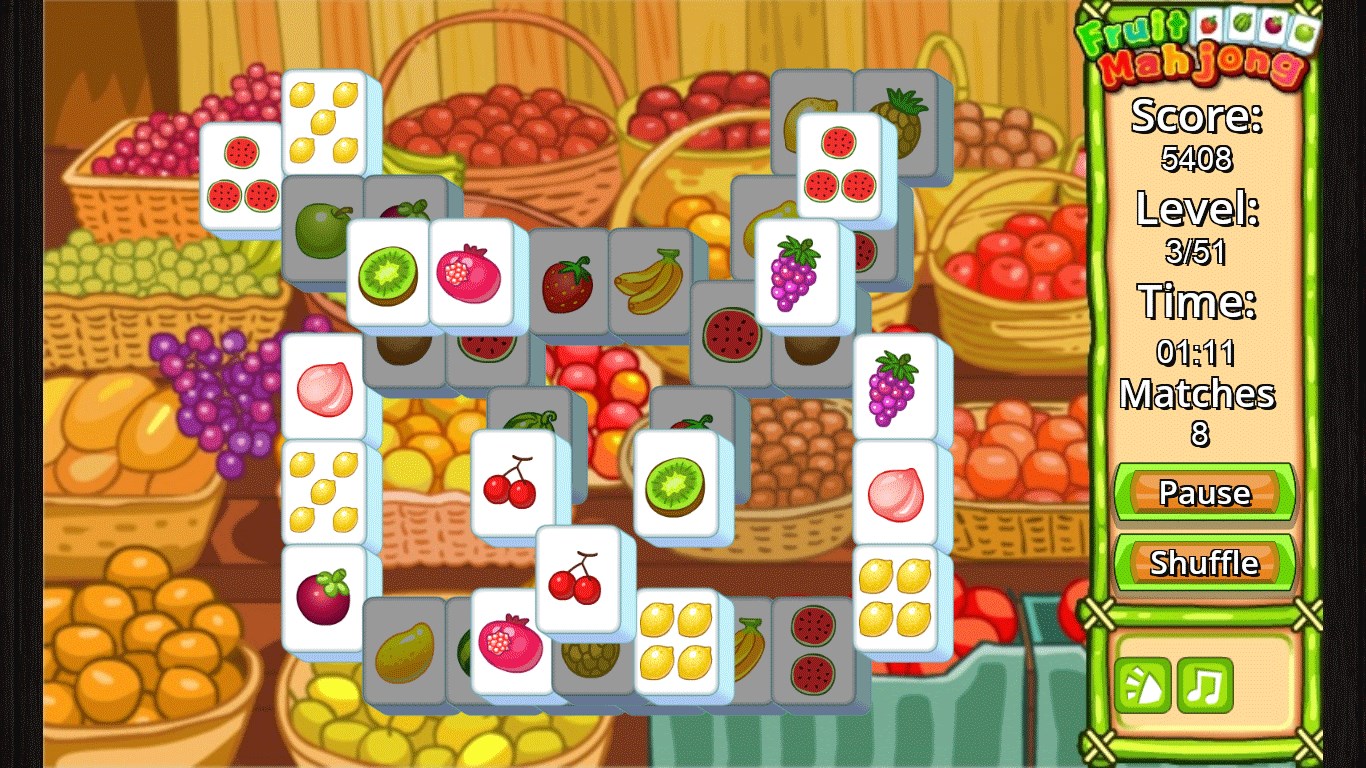Image resolution: width=1366 pixels, height=768 pixels.
Task: Shuffle the tiles
Action: (1203, 563)
